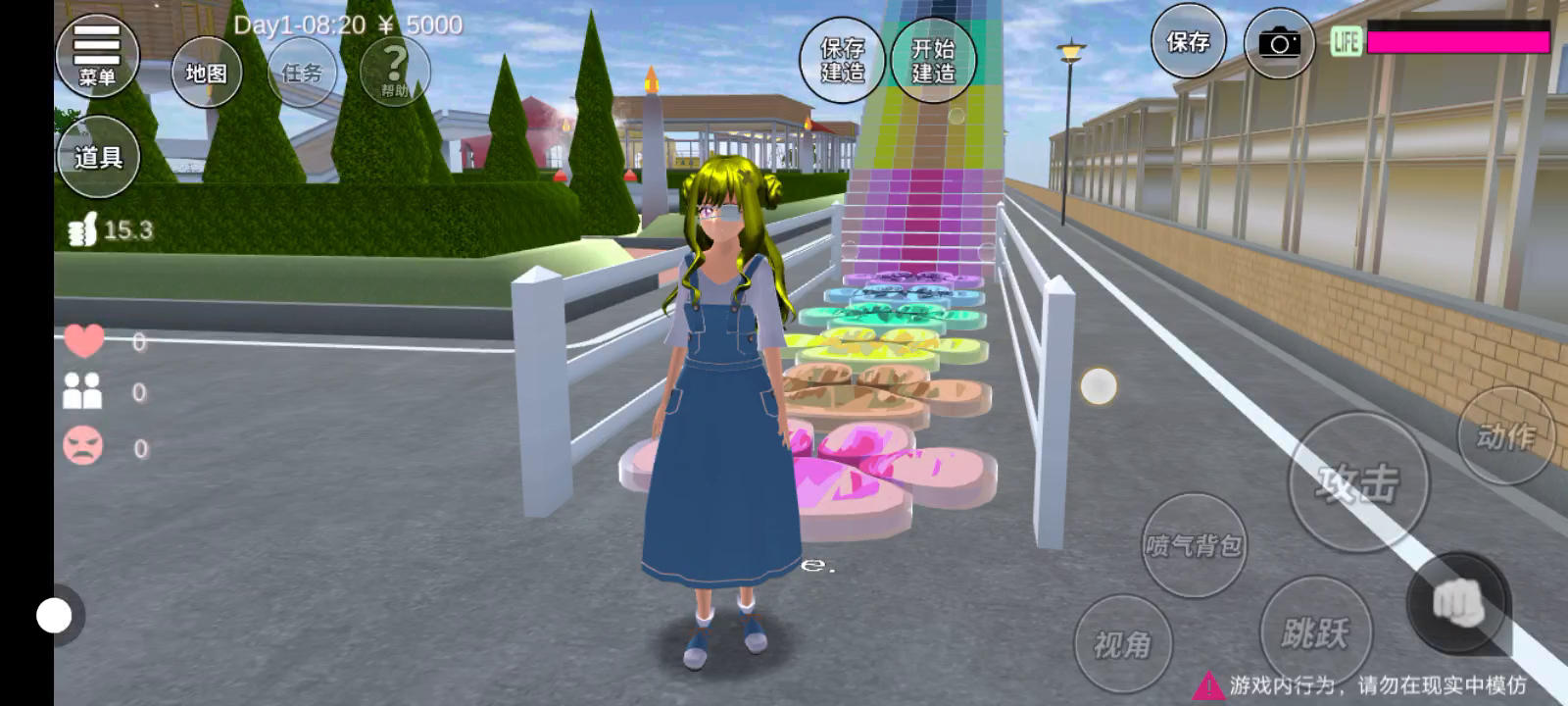Open the 菜单 main menu

tap(97, 56)
